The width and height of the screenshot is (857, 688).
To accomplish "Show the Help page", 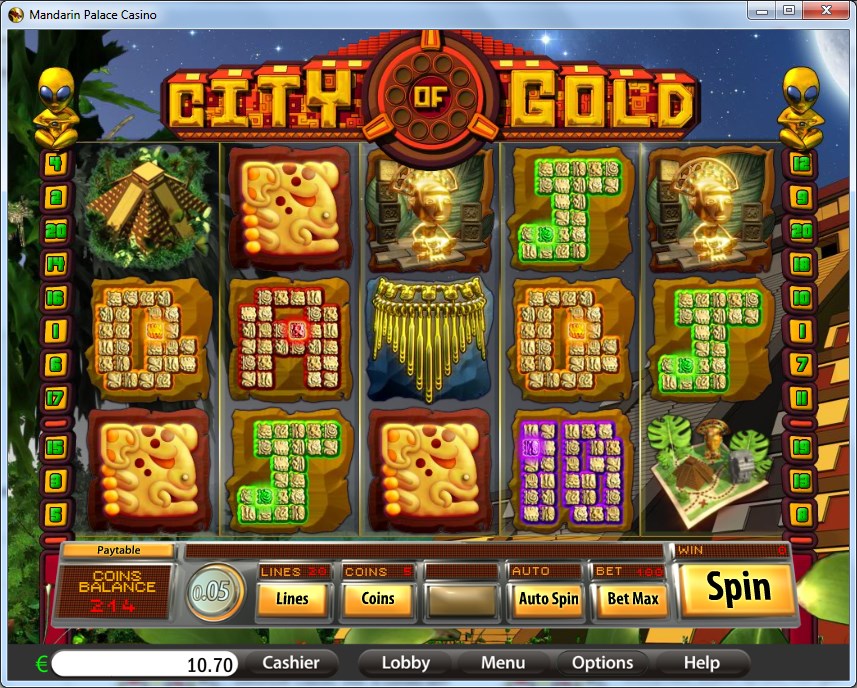I will [701, 662].
